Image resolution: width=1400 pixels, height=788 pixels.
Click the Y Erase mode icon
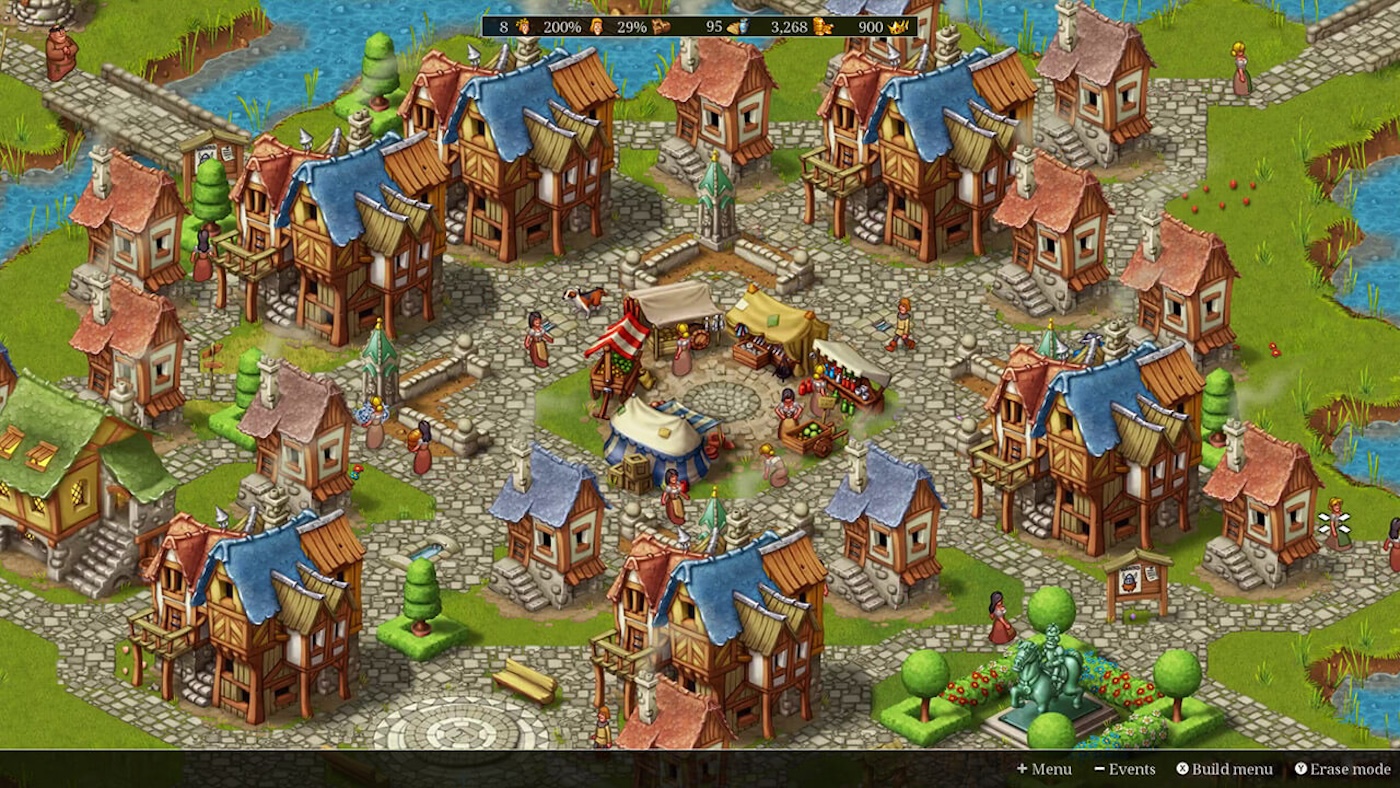1300,769
